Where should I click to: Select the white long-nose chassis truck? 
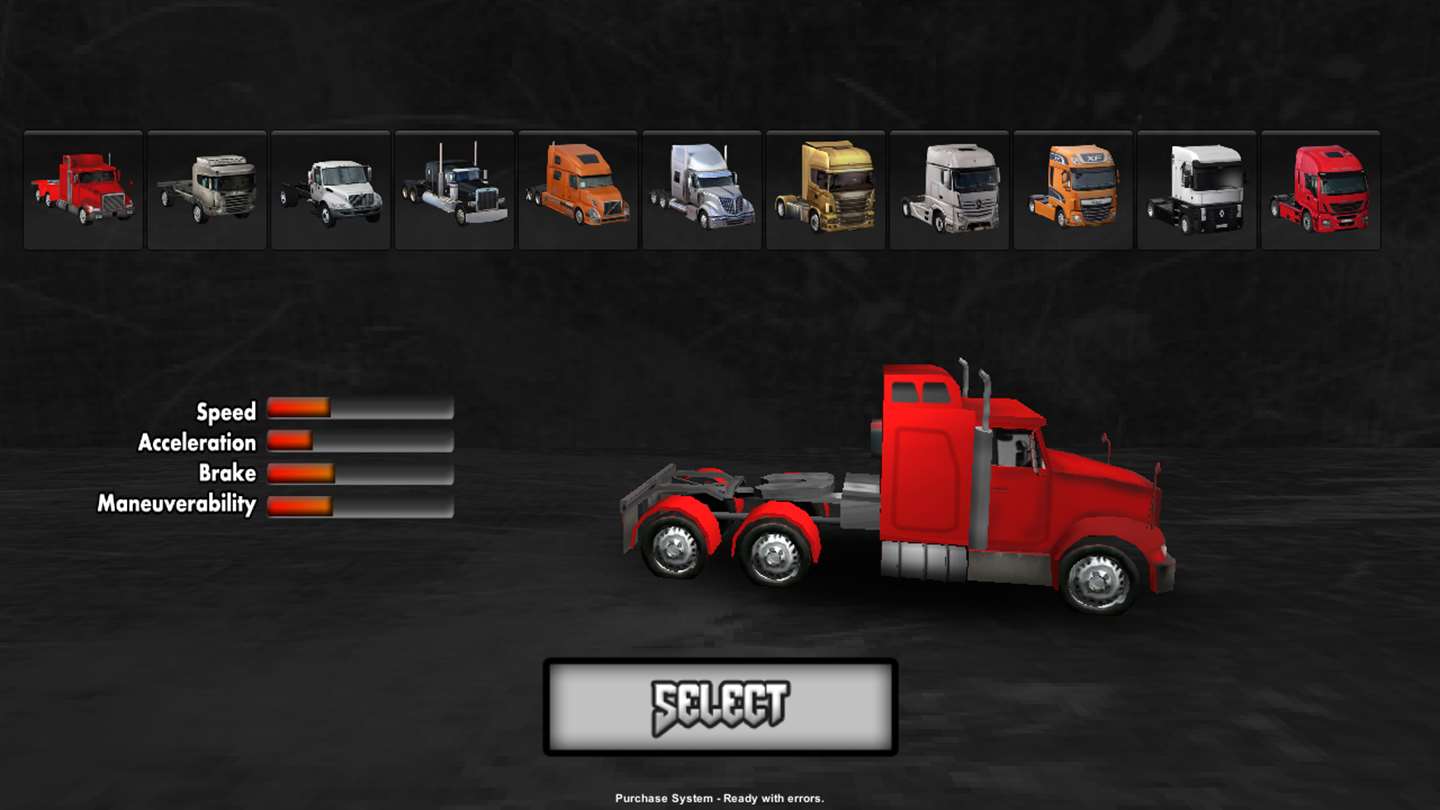pos(331,189)
